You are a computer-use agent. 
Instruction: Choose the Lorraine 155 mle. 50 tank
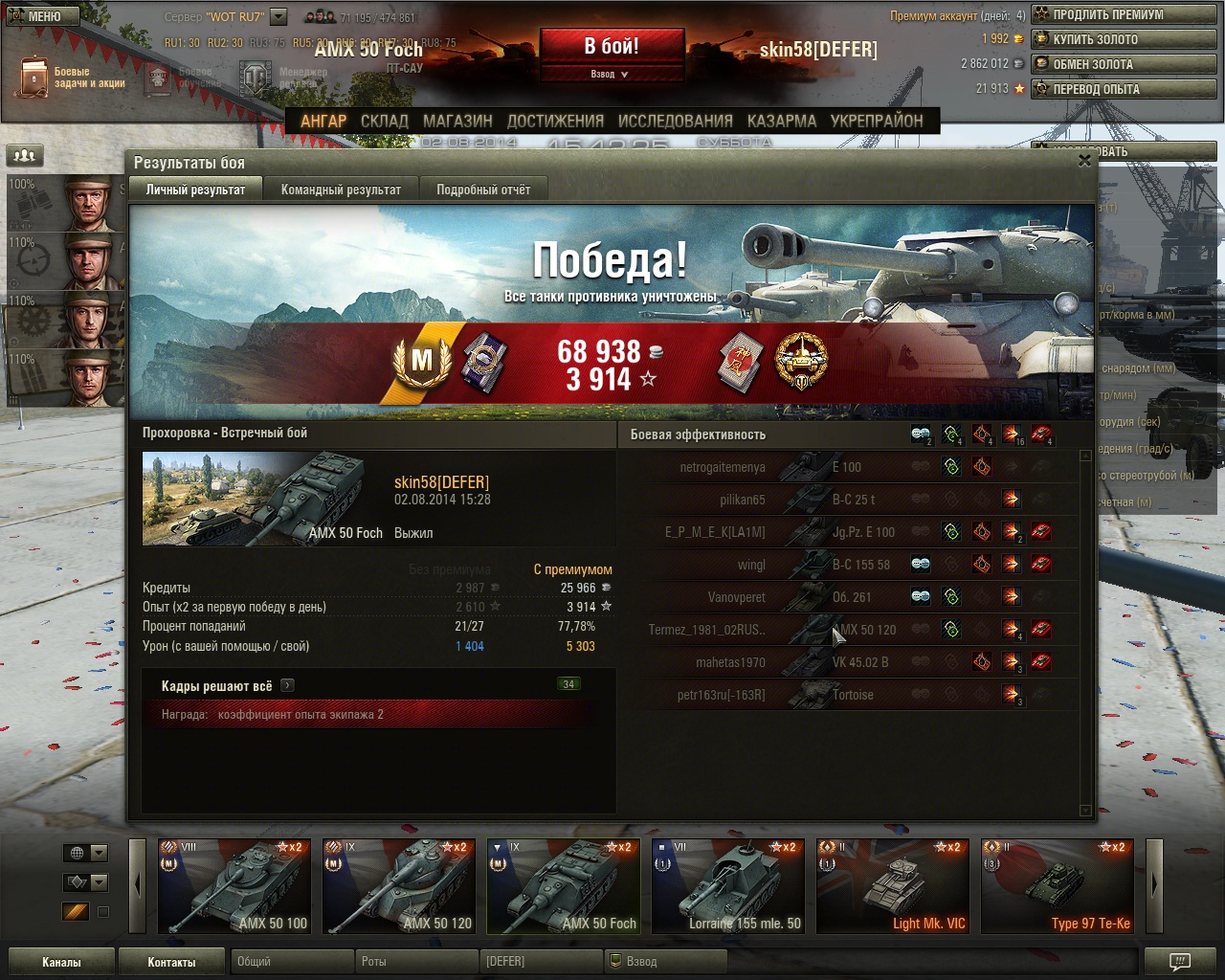coord(728,886)
